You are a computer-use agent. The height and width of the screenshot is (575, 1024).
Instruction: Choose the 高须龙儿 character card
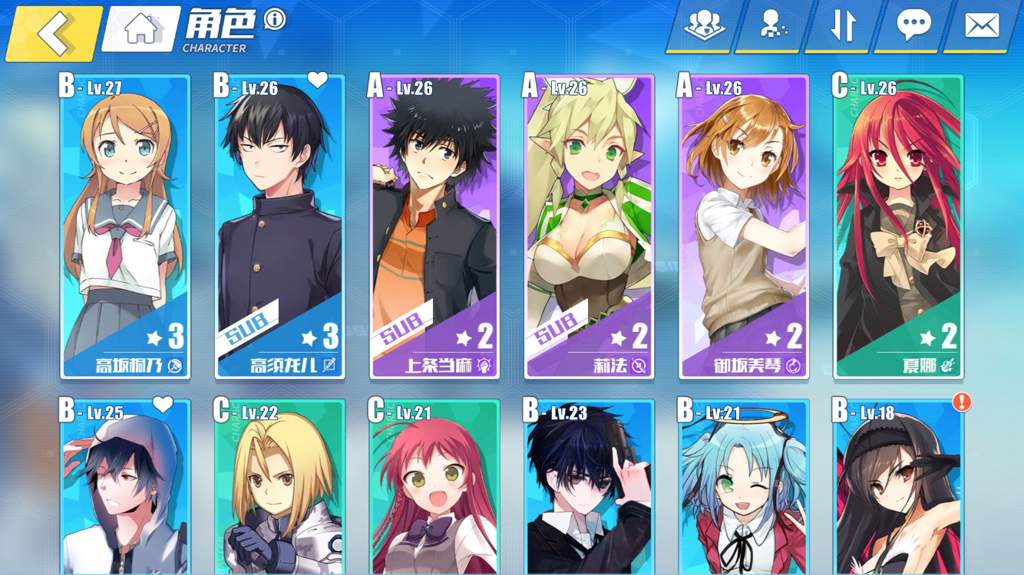tap(280, 228)
